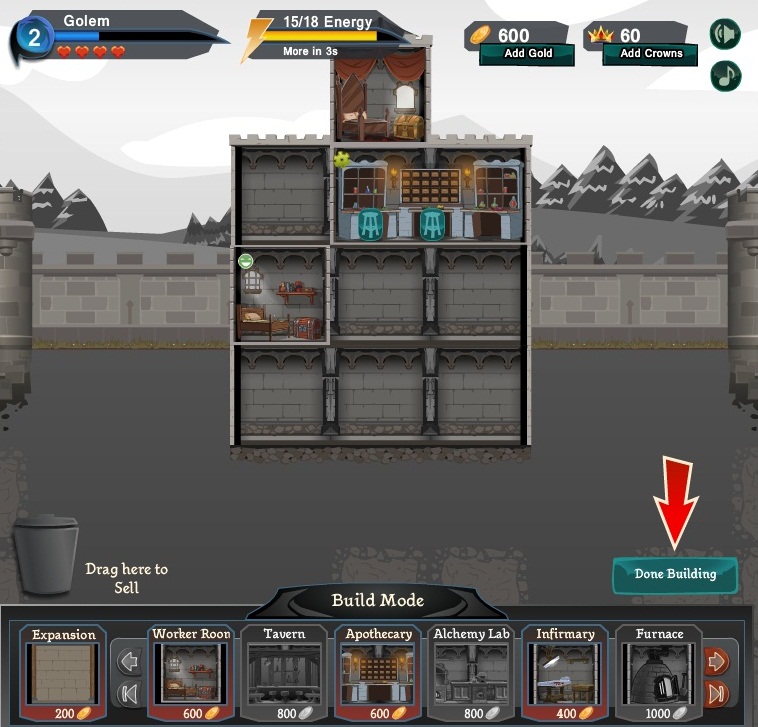Choose the Worker Room build card
Image resolution: width=758 pixels, height=727 pixels.
(191, 670)
